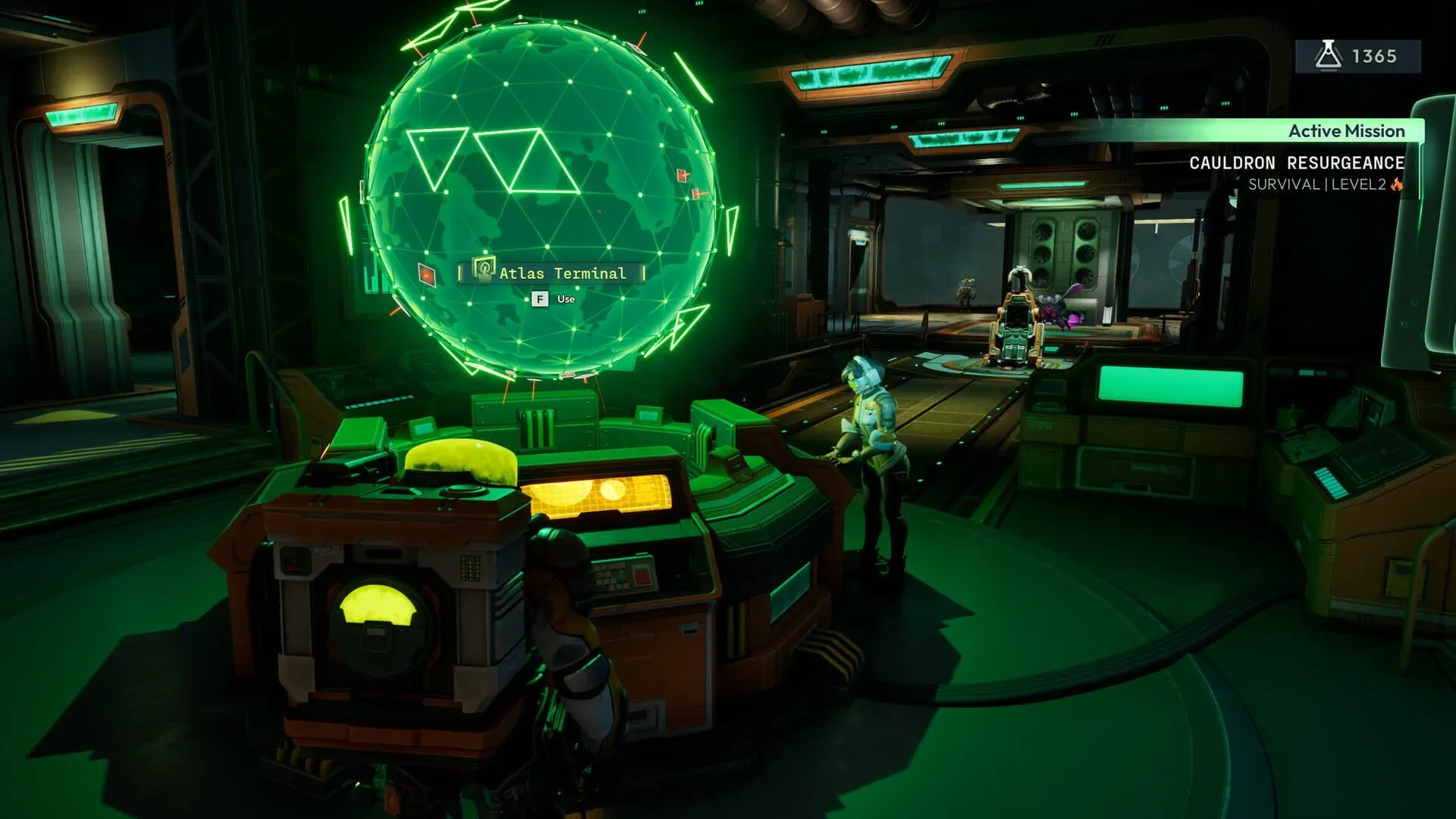Click the science flask resource icon
1456x819 pixels.
pos(1329,54)
